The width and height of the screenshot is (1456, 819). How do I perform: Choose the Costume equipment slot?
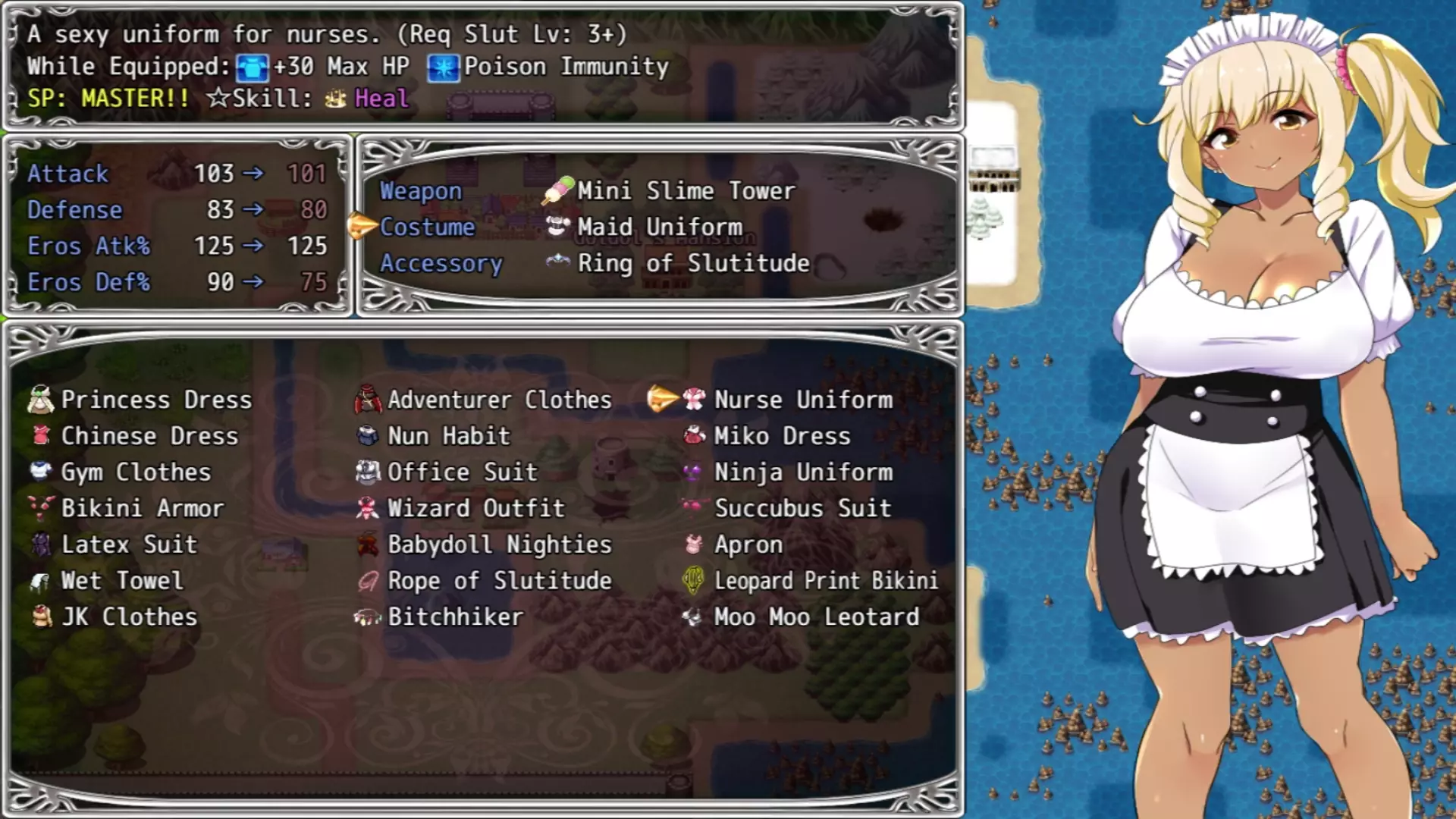point(427,227)
